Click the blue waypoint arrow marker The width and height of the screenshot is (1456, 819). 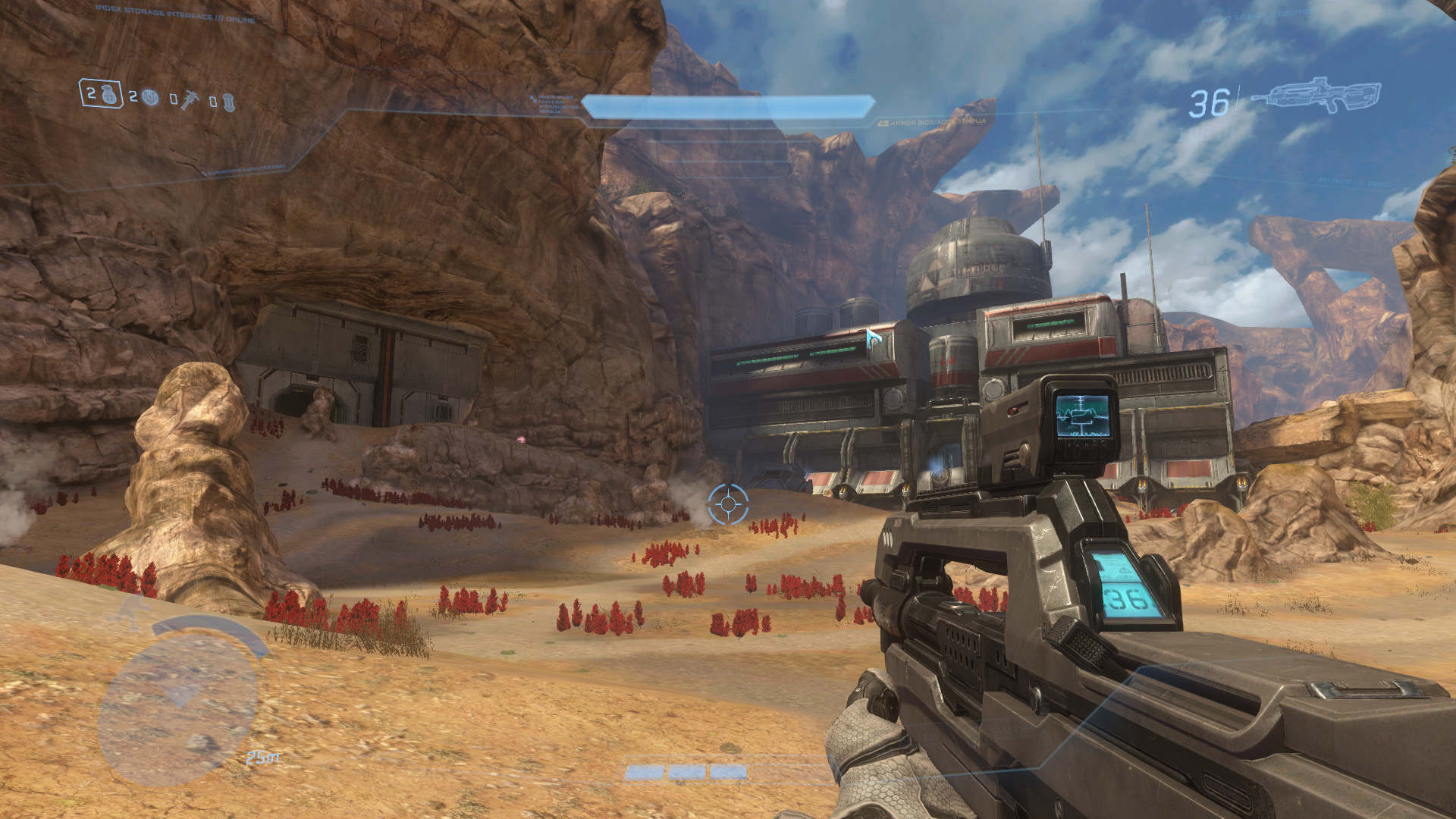[873, 337]
